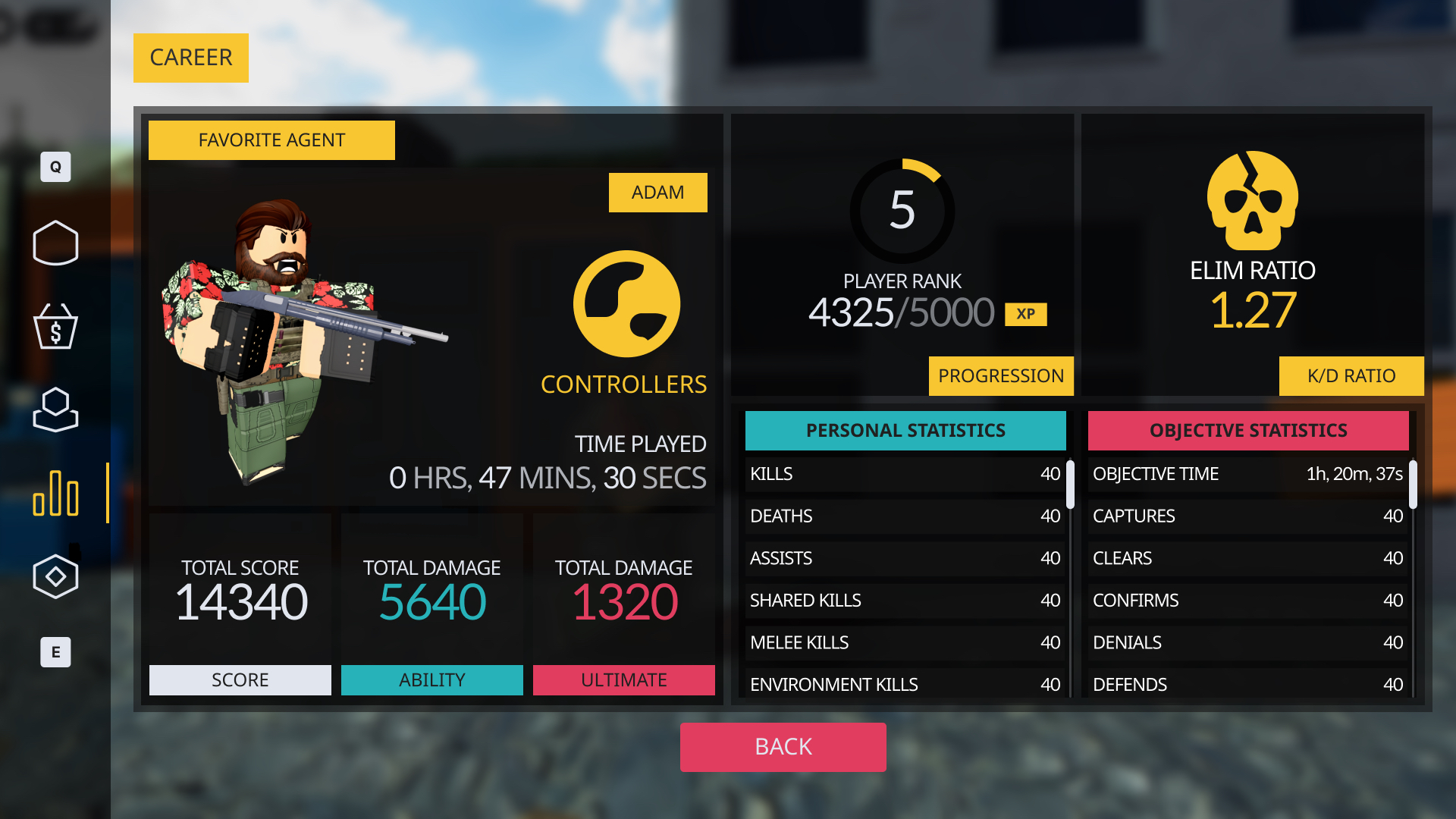The image size is (1456, 819).
Task: Select the Controllers class emblem
Action: click(x=626, y=304)
